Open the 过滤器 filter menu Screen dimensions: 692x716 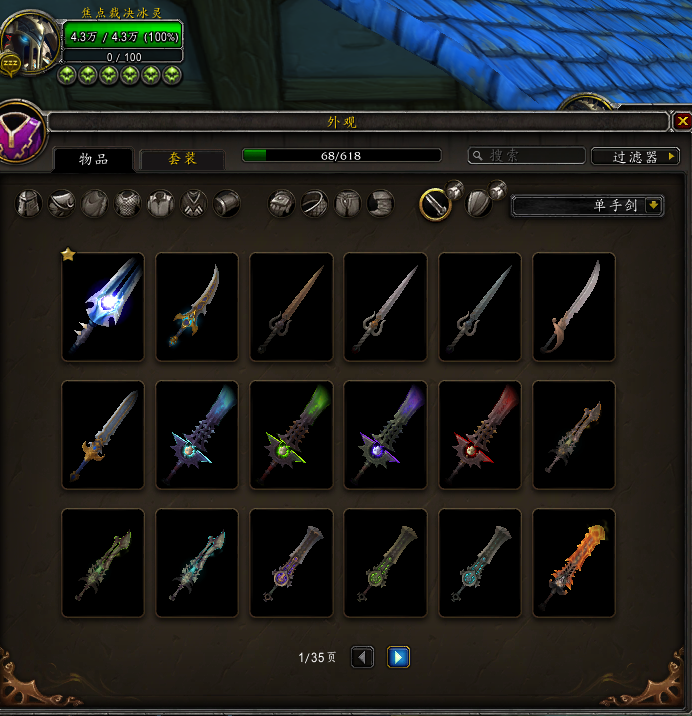click(635, 157)
